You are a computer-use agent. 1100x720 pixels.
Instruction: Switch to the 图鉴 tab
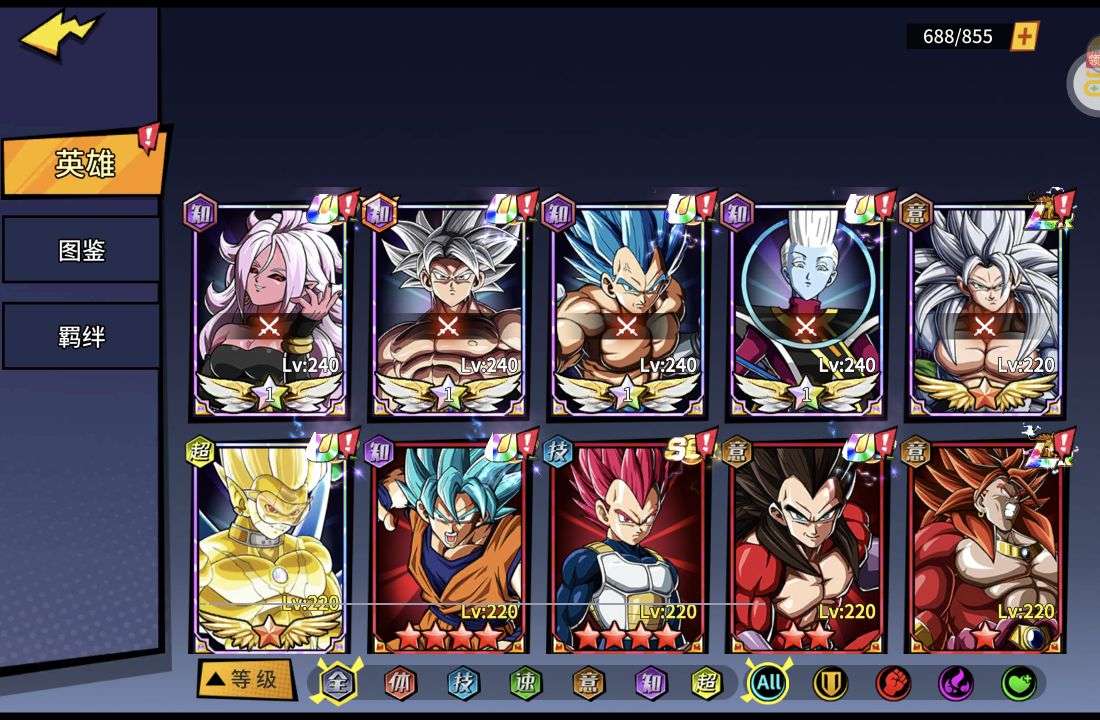(x=81, y=250)
